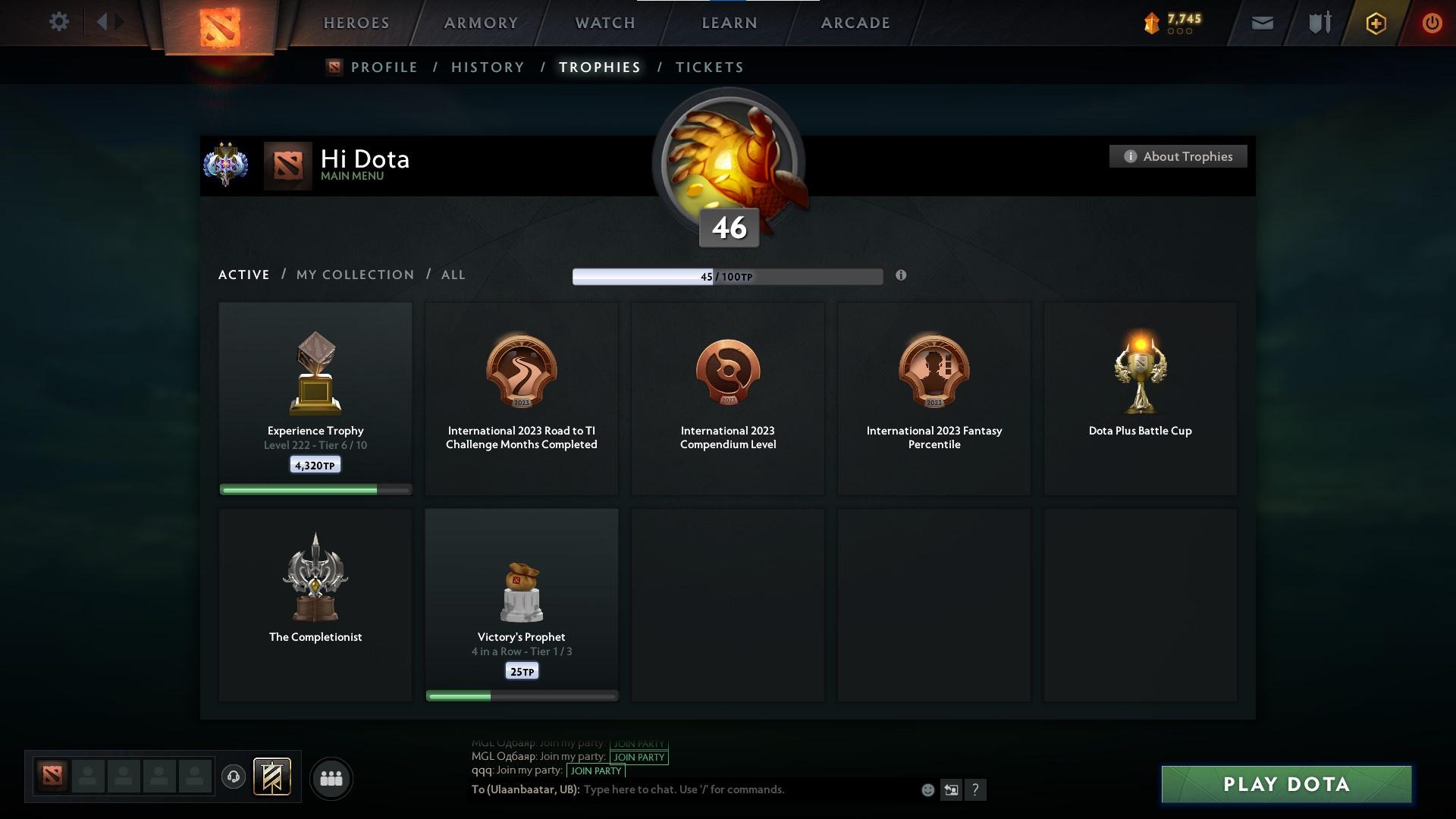Click the settings gear in top left

tap(59, 22)
